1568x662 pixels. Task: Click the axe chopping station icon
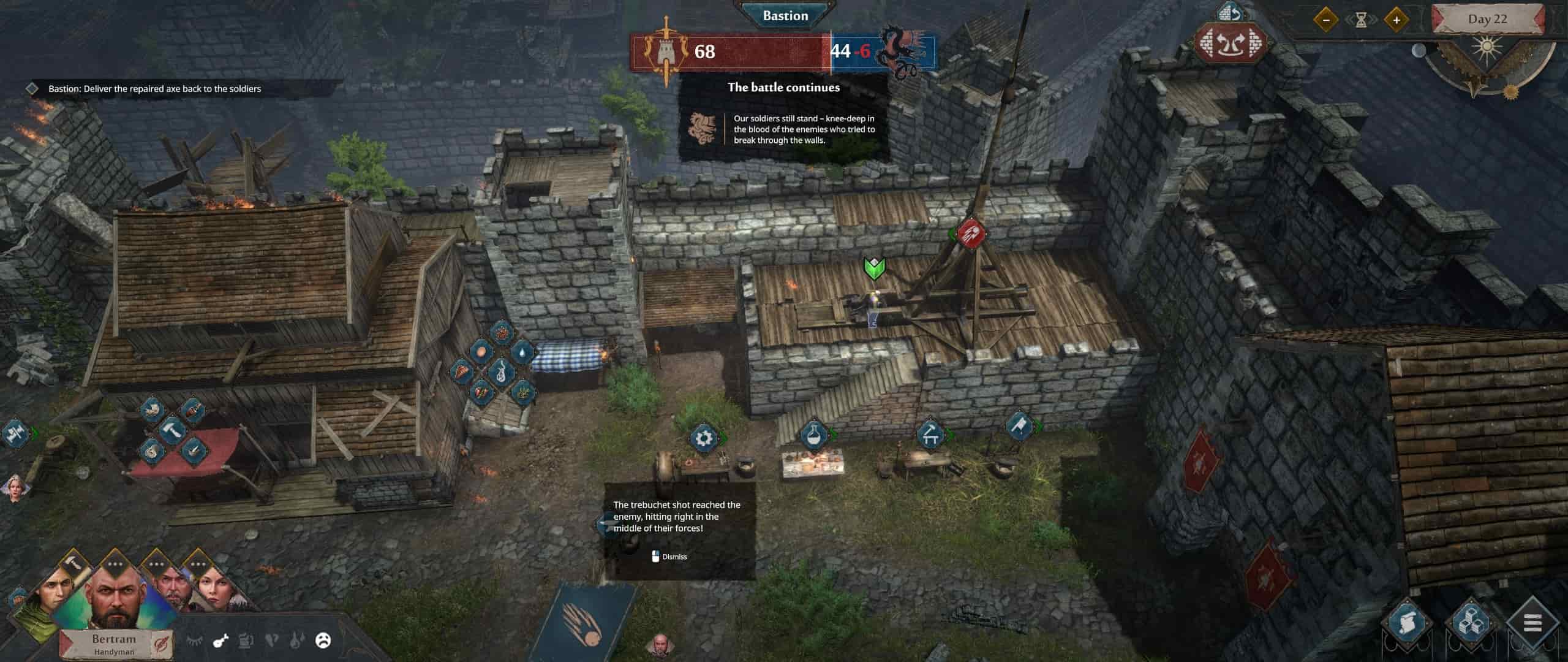pyautogui.click(x=1019, y=425)
